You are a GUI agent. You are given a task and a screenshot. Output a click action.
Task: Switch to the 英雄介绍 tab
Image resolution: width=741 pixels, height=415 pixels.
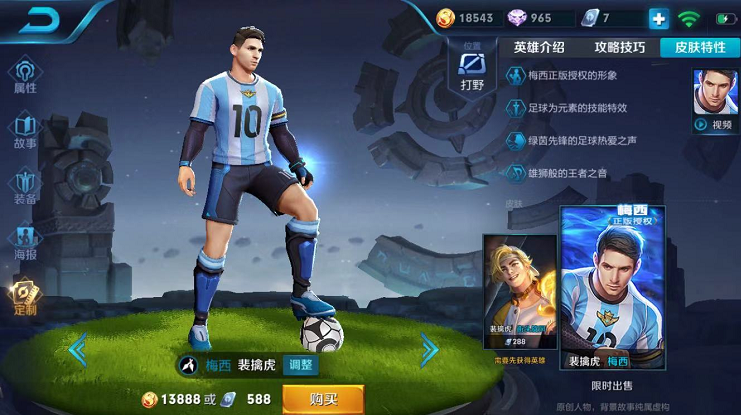(539, 47)
